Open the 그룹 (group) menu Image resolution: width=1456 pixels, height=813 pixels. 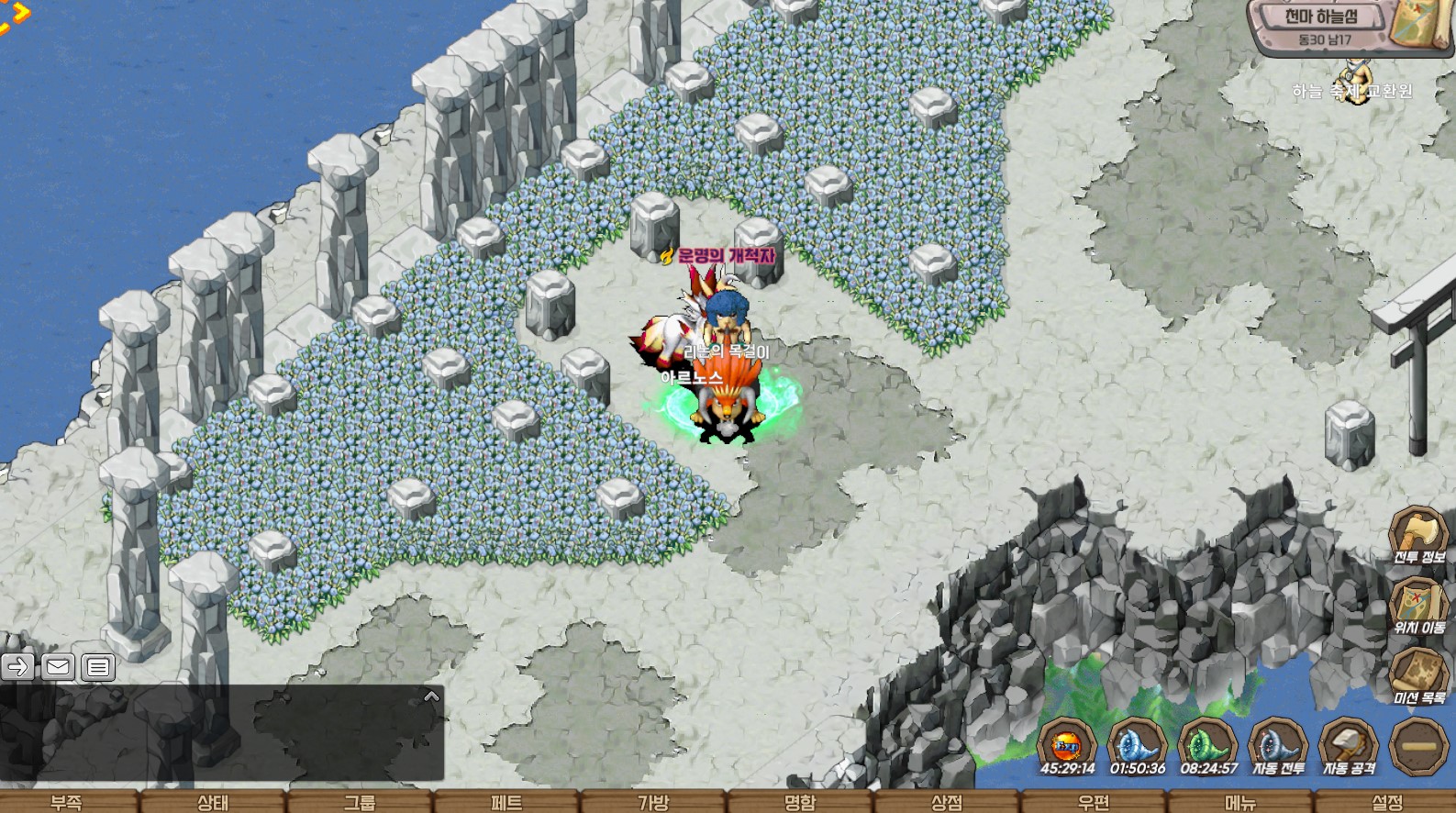tap(360, 802)
